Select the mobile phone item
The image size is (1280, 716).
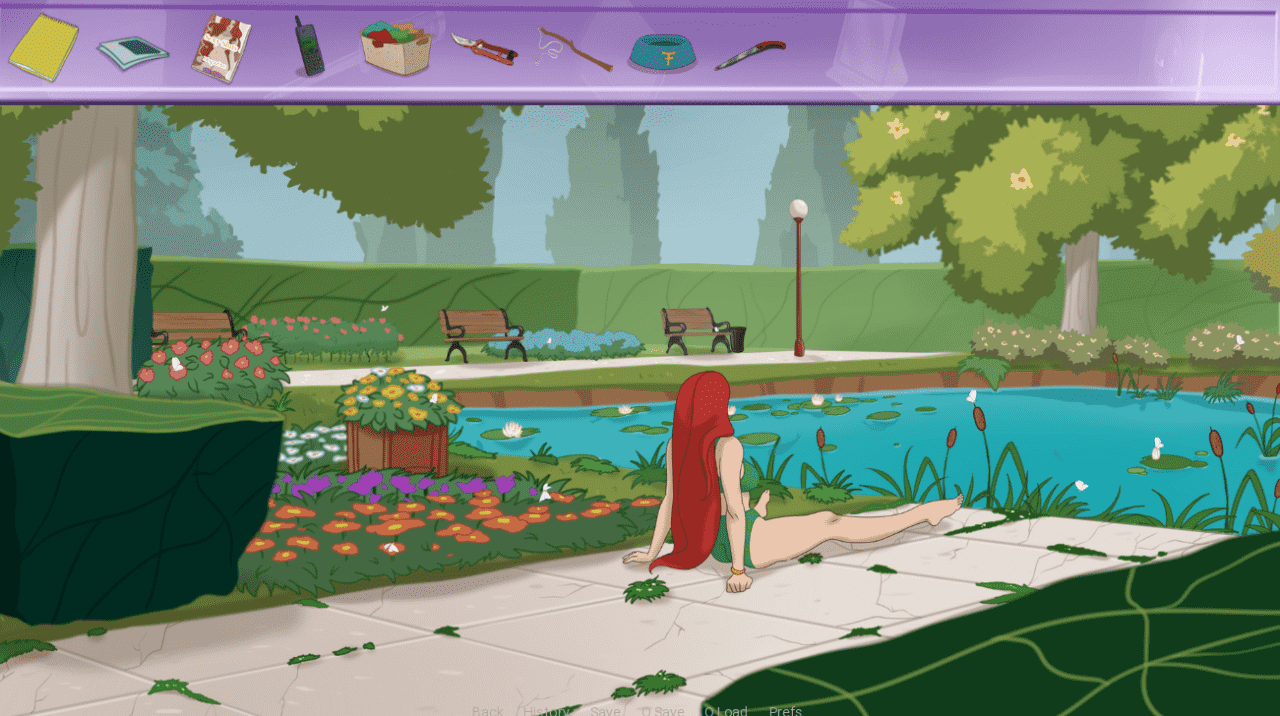point(308,48)
